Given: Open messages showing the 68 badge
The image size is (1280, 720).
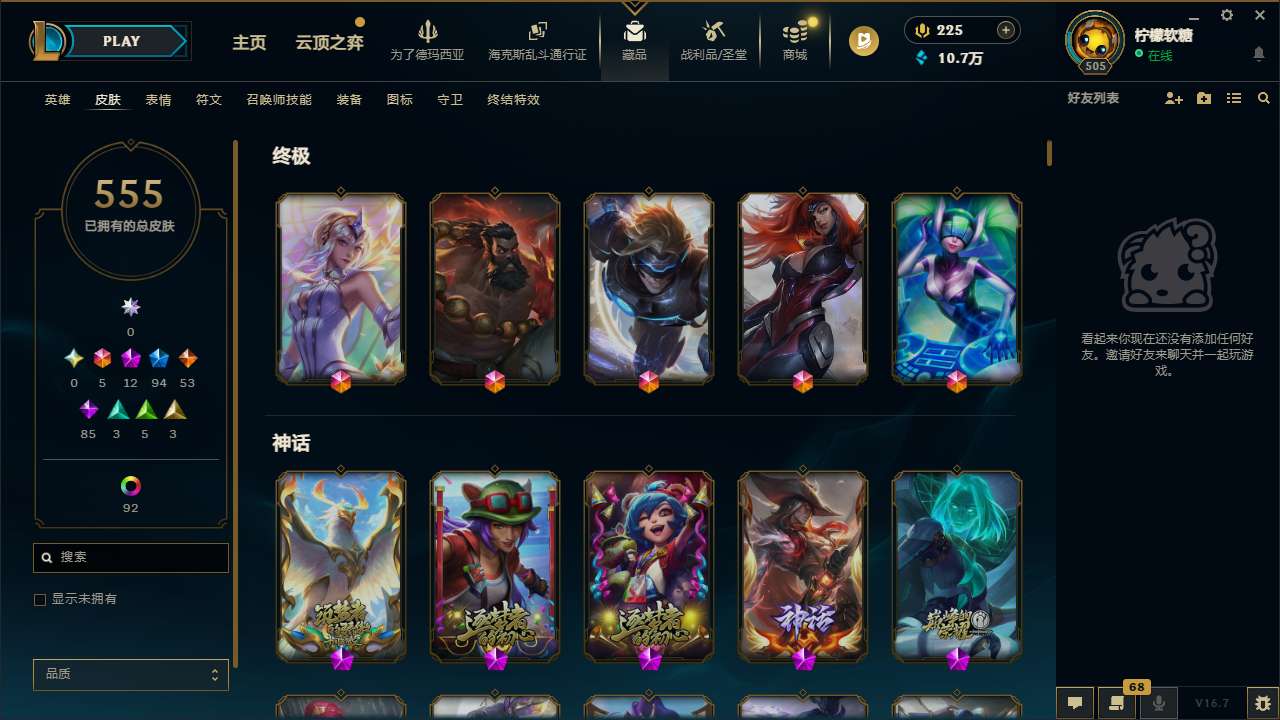Looking at the screenshot, I should (x=1116, y=703).
